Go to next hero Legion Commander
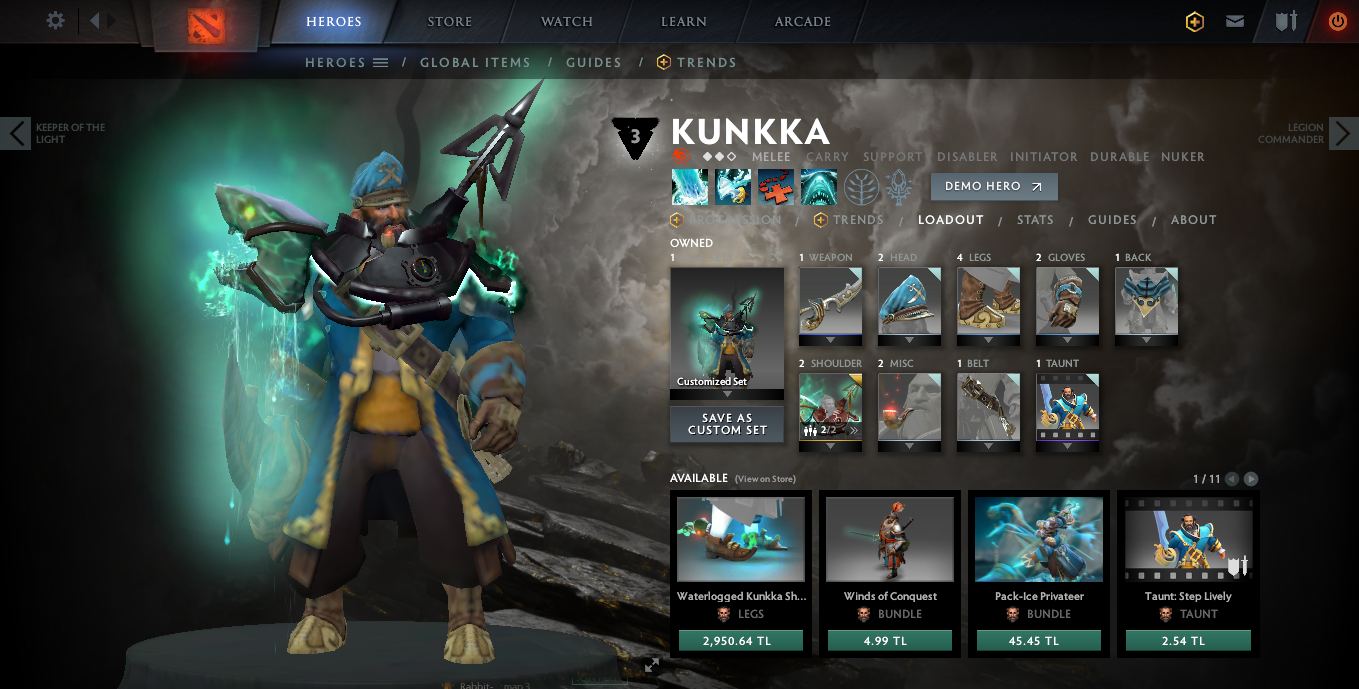The image size is (1359, 689). (x=1342, y=132)
